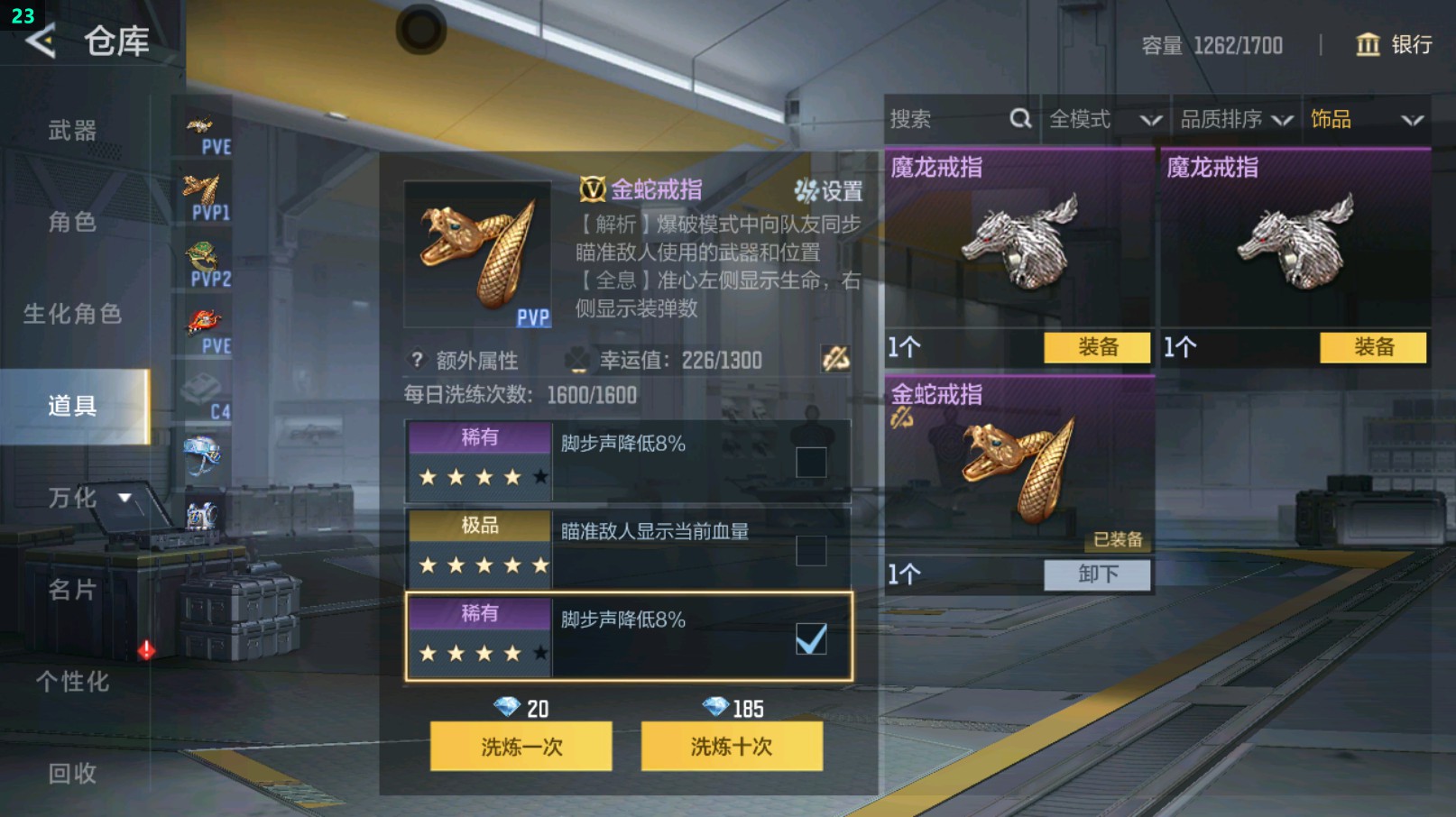The width and height of the screenshot is (1456, 817).
Task: Open the 品质排序 dropdown
Action: (x=1234, y=118)
